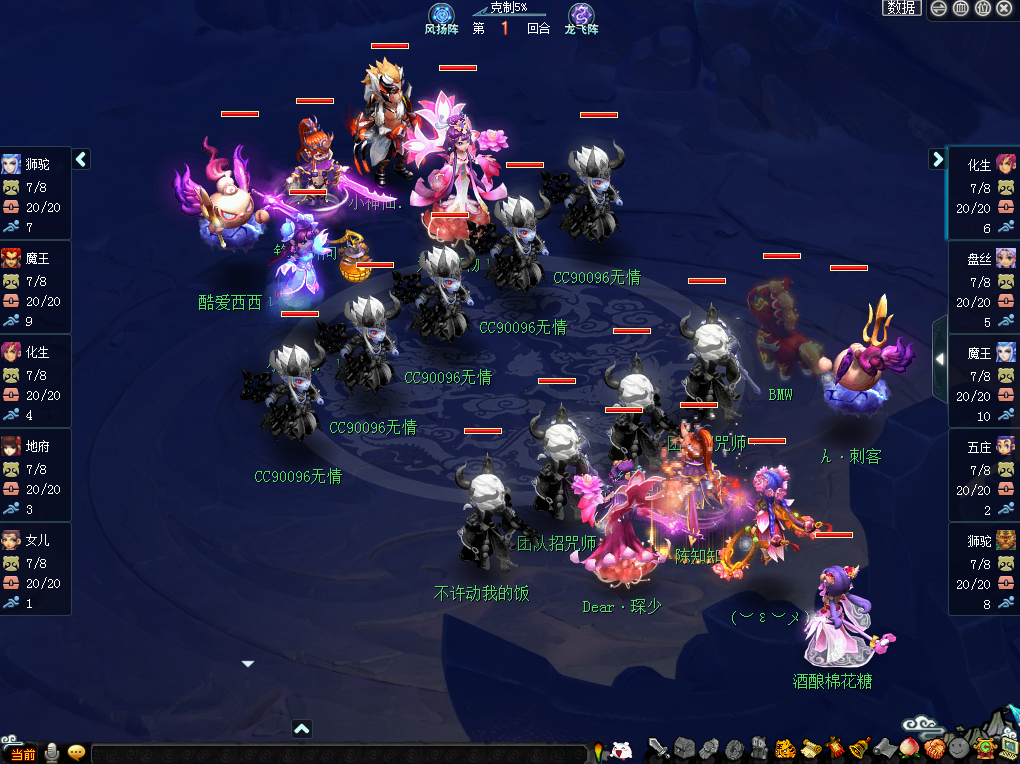Open the 数据 battle data panel
This screenshot has width=1020, height=764.
pos(901,8)
